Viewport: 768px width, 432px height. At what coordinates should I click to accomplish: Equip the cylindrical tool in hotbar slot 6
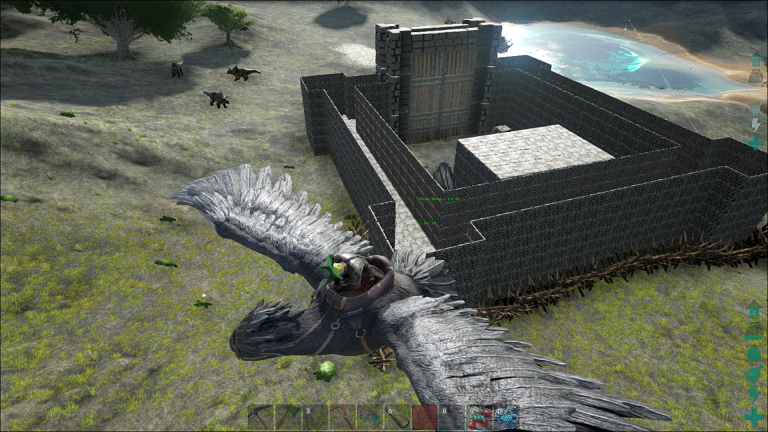[x=397, y=417]
